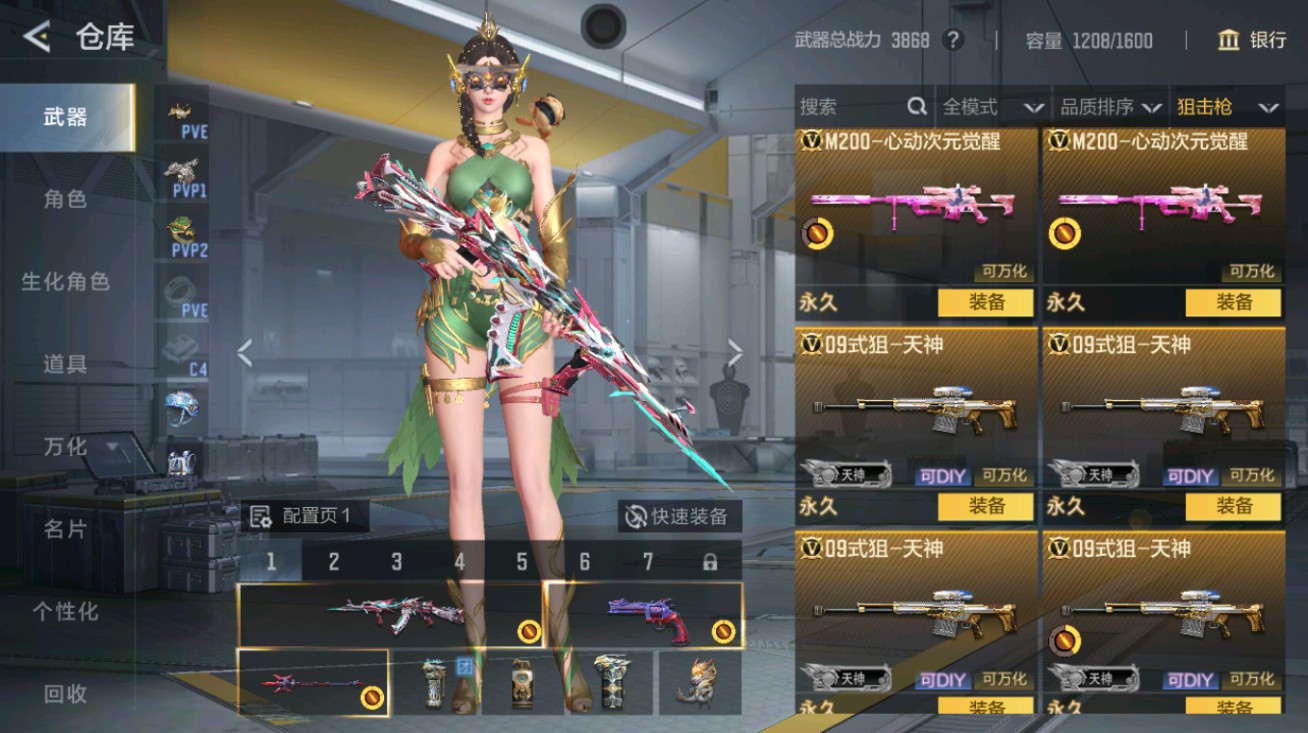Click the weapon search box

[860, 107]
